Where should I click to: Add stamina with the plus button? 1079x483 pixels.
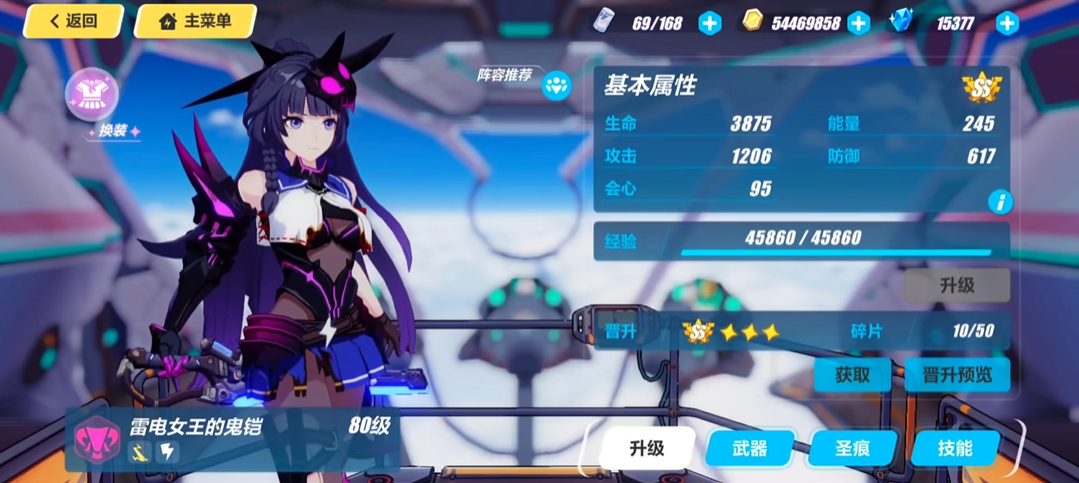coord(709,23)
